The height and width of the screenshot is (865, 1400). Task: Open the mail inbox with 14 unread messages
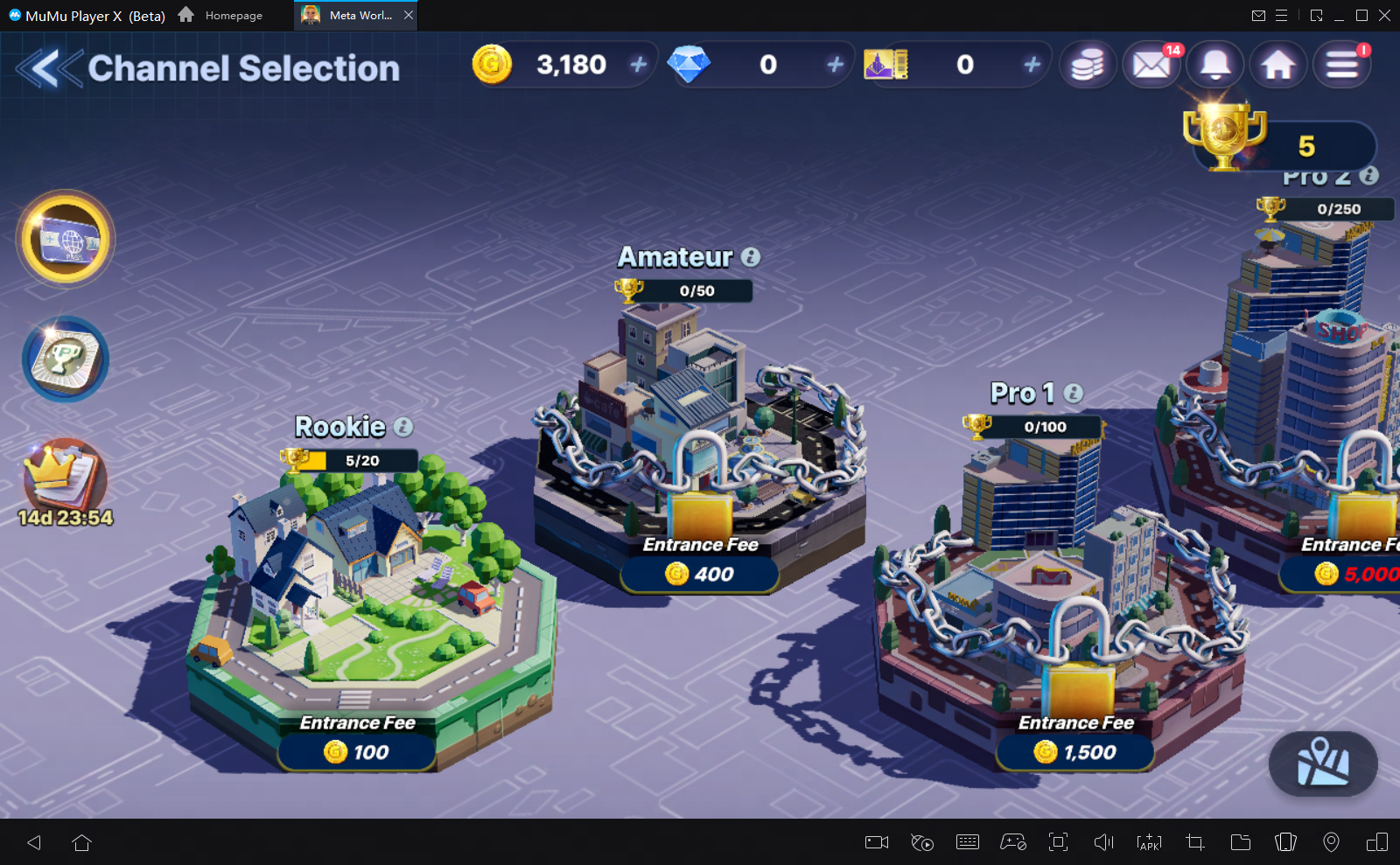(x=1151, y=64)
